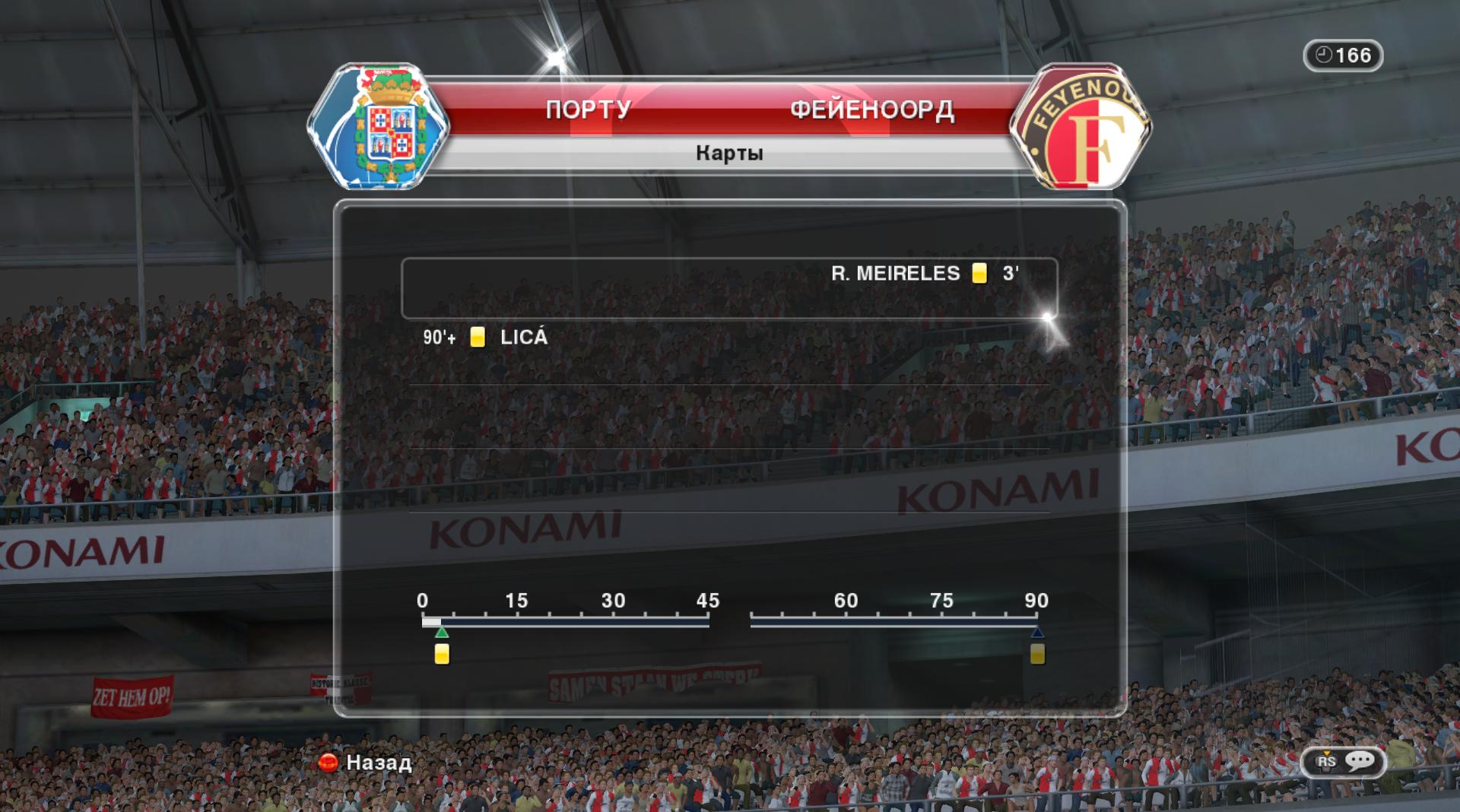Image resolution: width=1460 pixels, height=812 pixels.
Task: Choose the Licá 90'+ yellow card entry
Action: (487, 338)
